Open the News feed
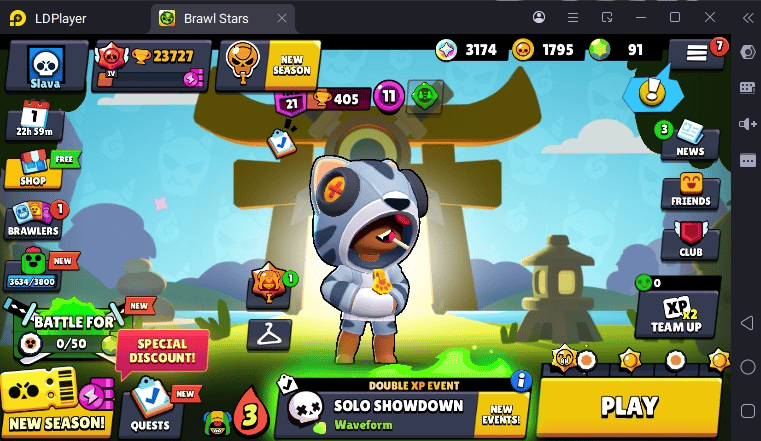The width and height of the screenshot is (761, 441). coord(690,138)
